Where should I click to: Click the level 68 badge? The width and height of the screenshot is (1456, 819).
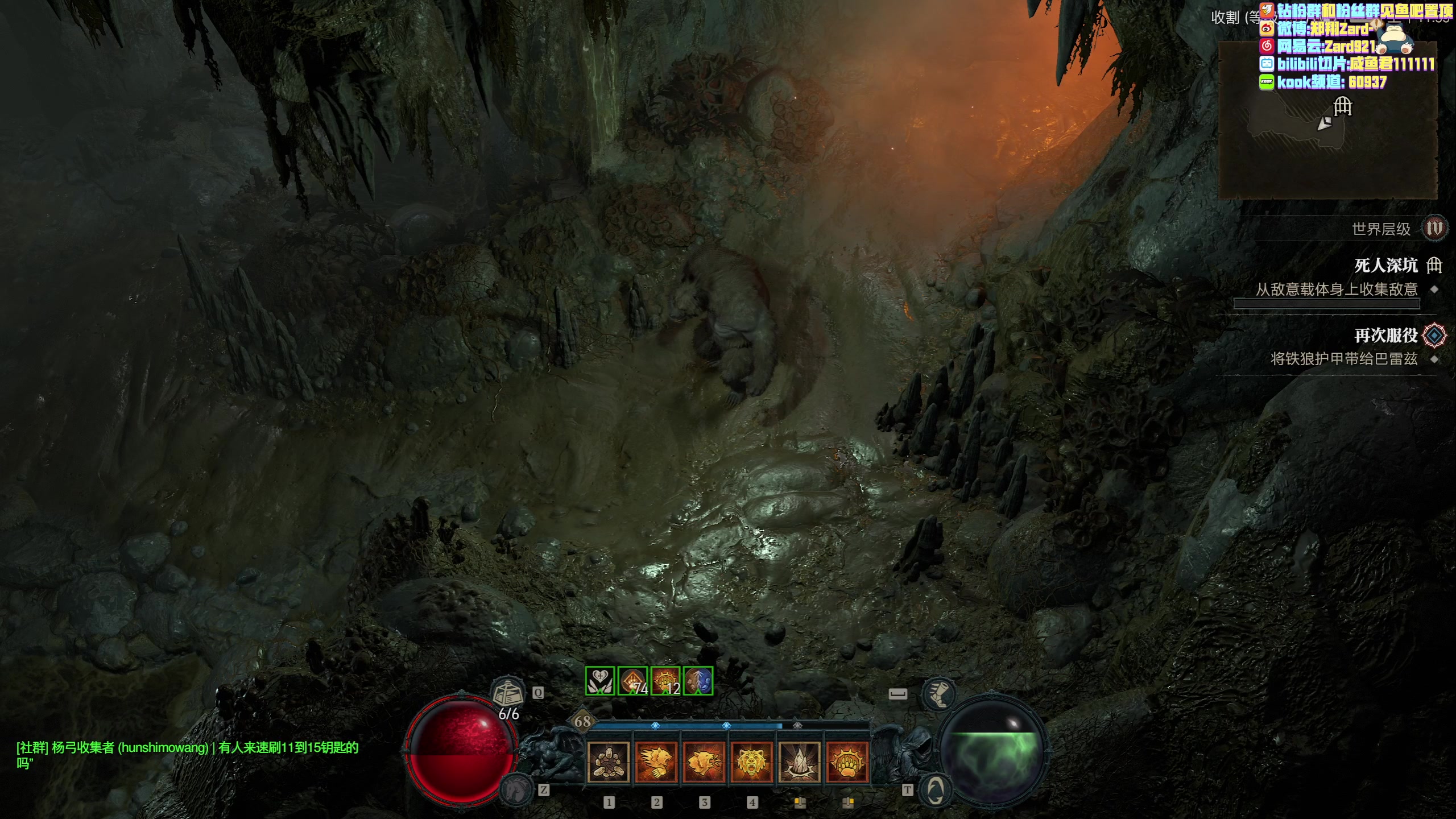pyautogui.click(x=582, y=722)
